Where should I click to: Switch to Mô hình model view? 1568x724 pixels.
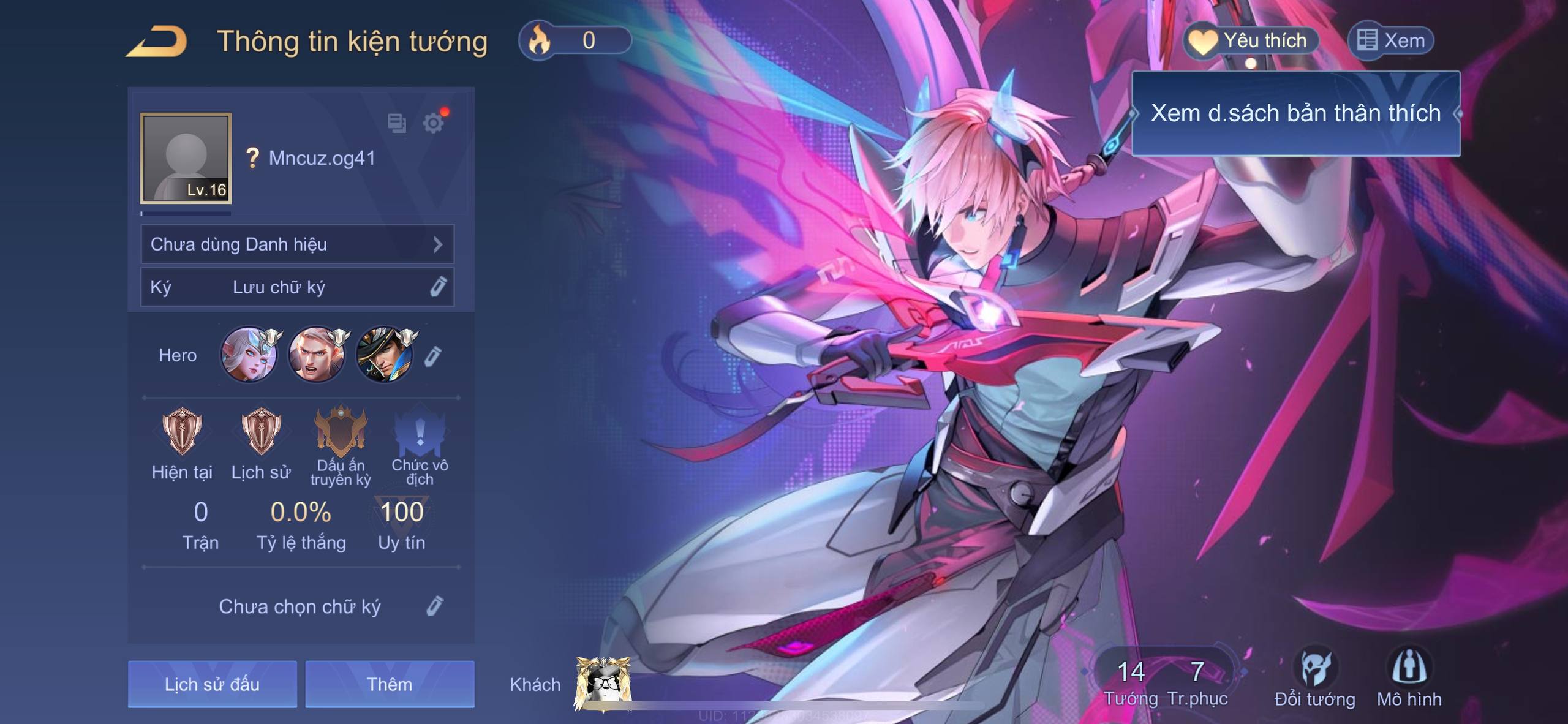1409,677
